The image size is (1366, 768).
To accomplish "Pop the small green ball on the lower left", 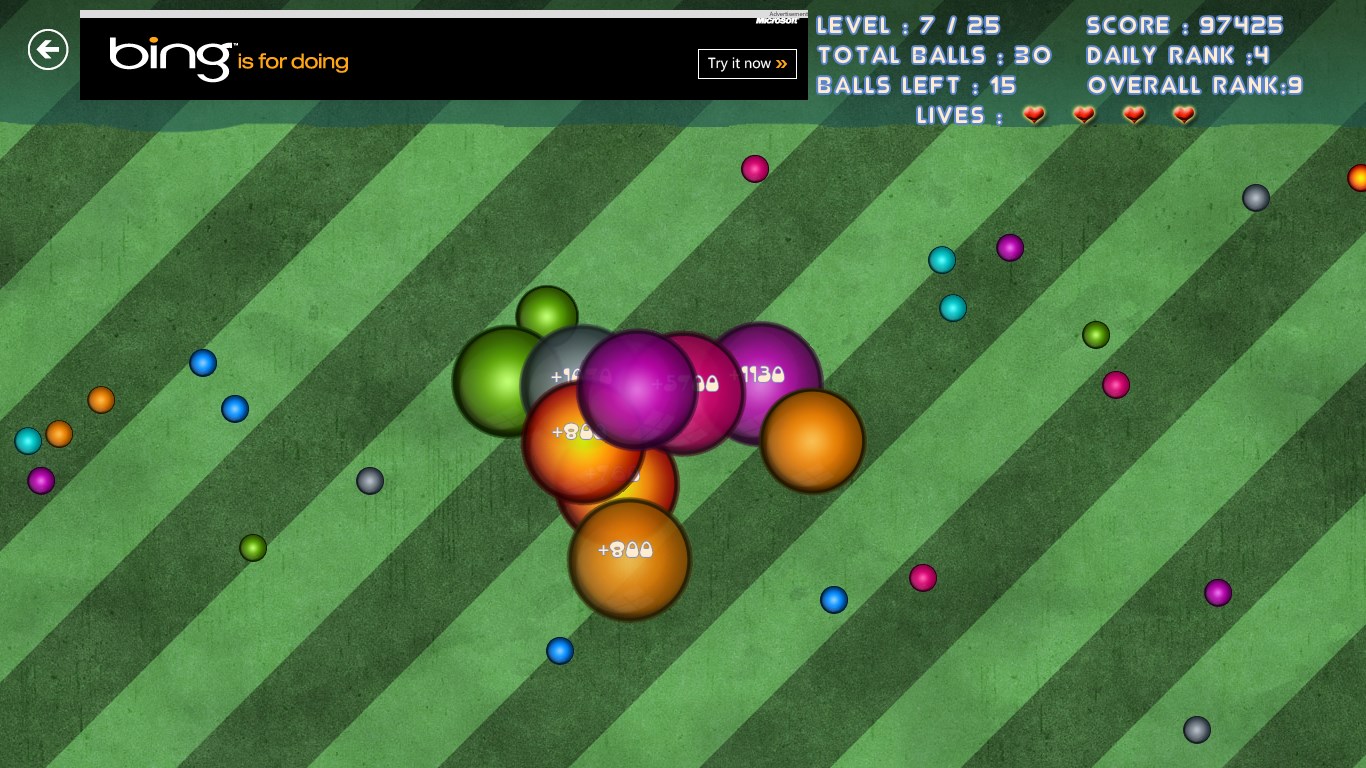I will point(252,548).
